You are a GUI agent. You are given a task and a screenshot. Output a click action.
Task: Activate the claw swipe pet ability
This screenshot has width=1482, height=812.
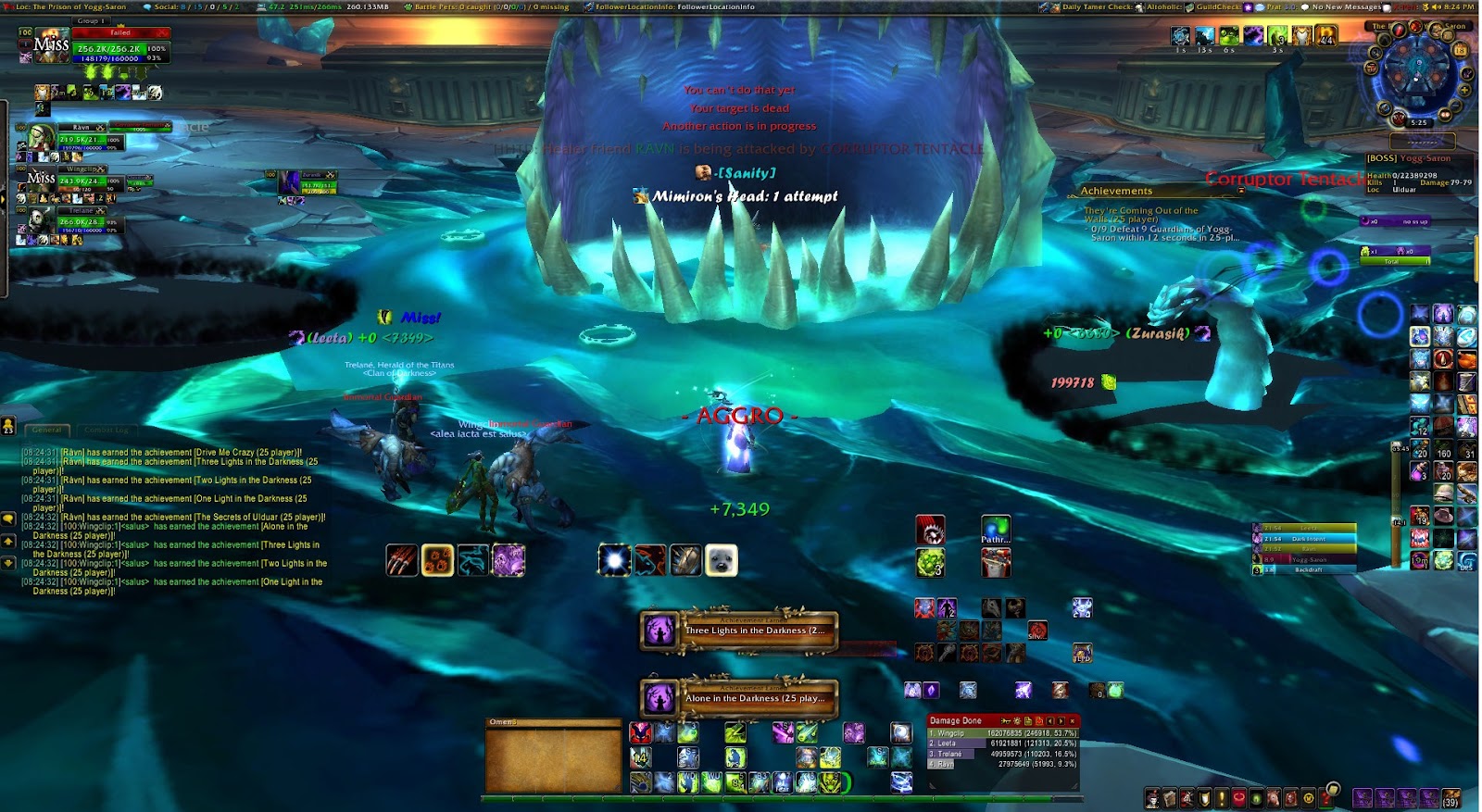(402, 560)
